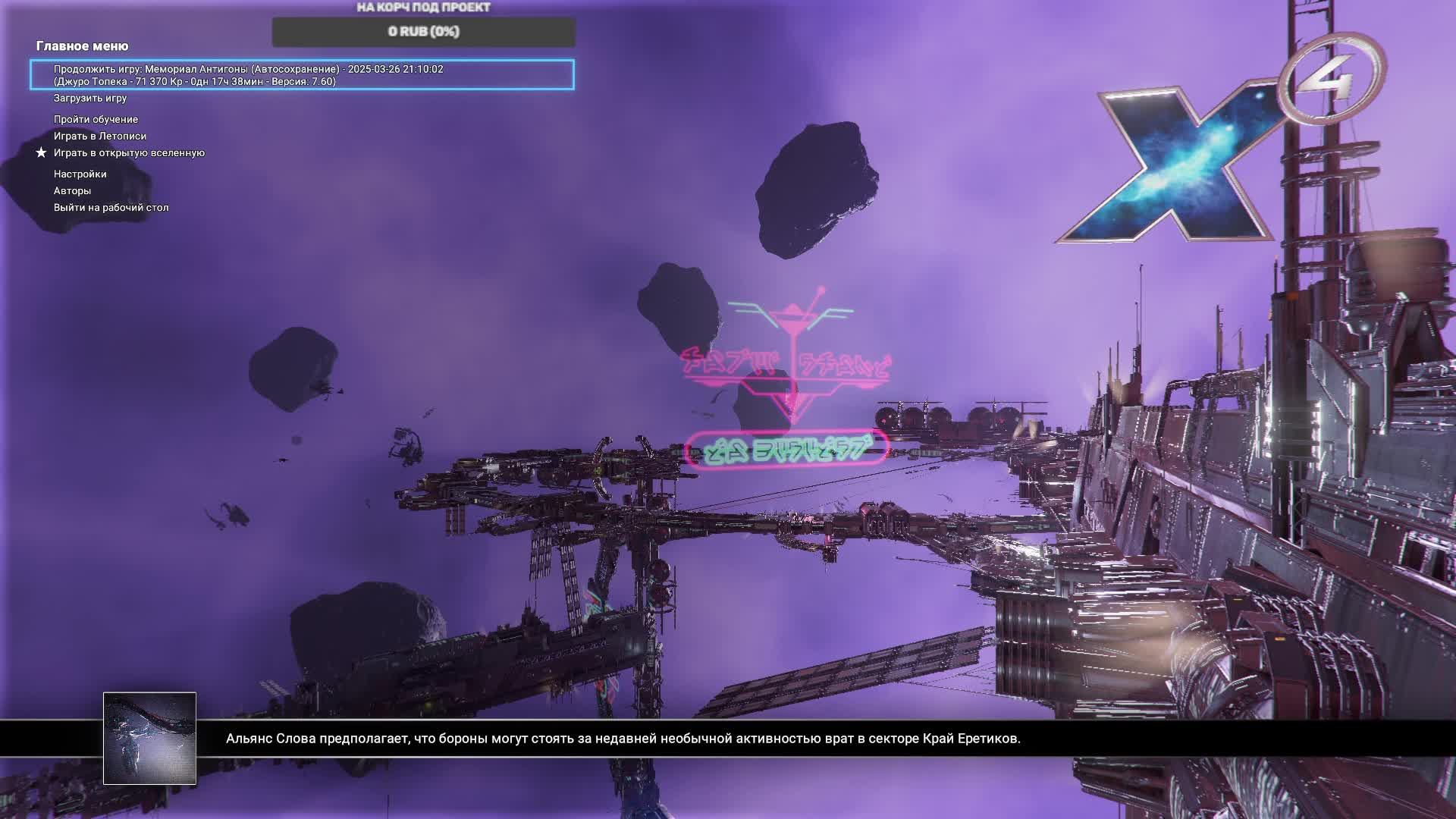
Task: Click Выйти на рабочий стол
Action: tap(111, 207)
